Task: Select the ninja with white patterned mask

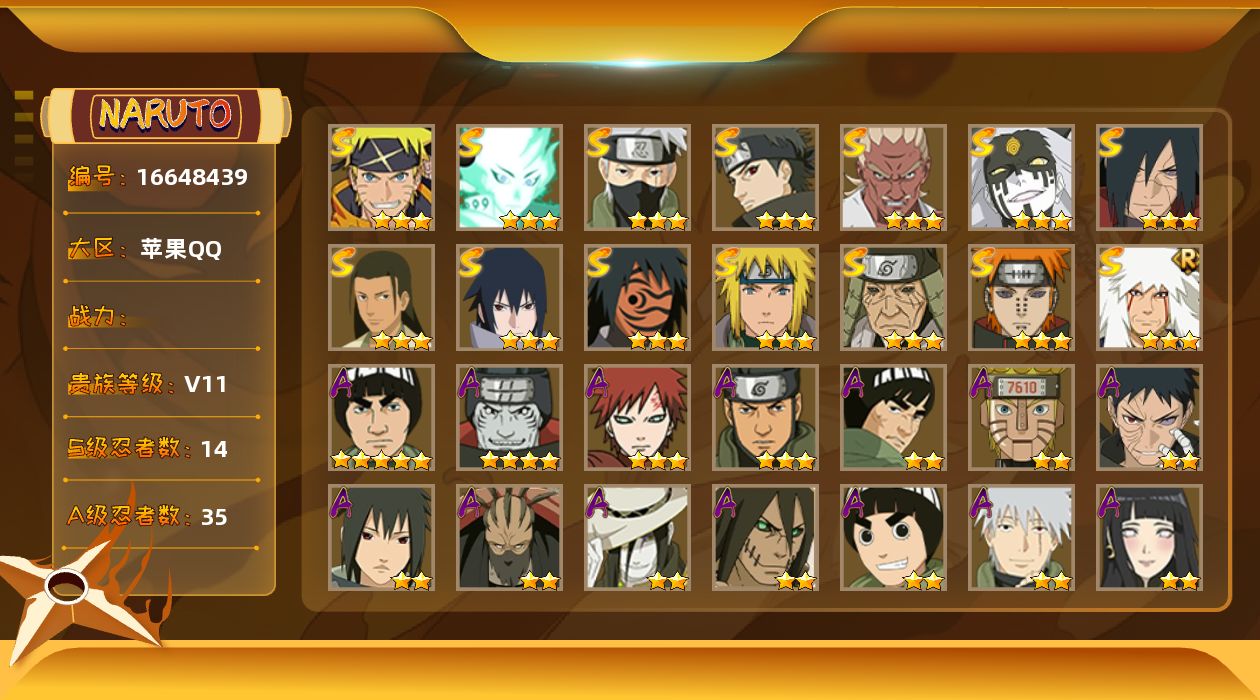Action: [1021, 178]
